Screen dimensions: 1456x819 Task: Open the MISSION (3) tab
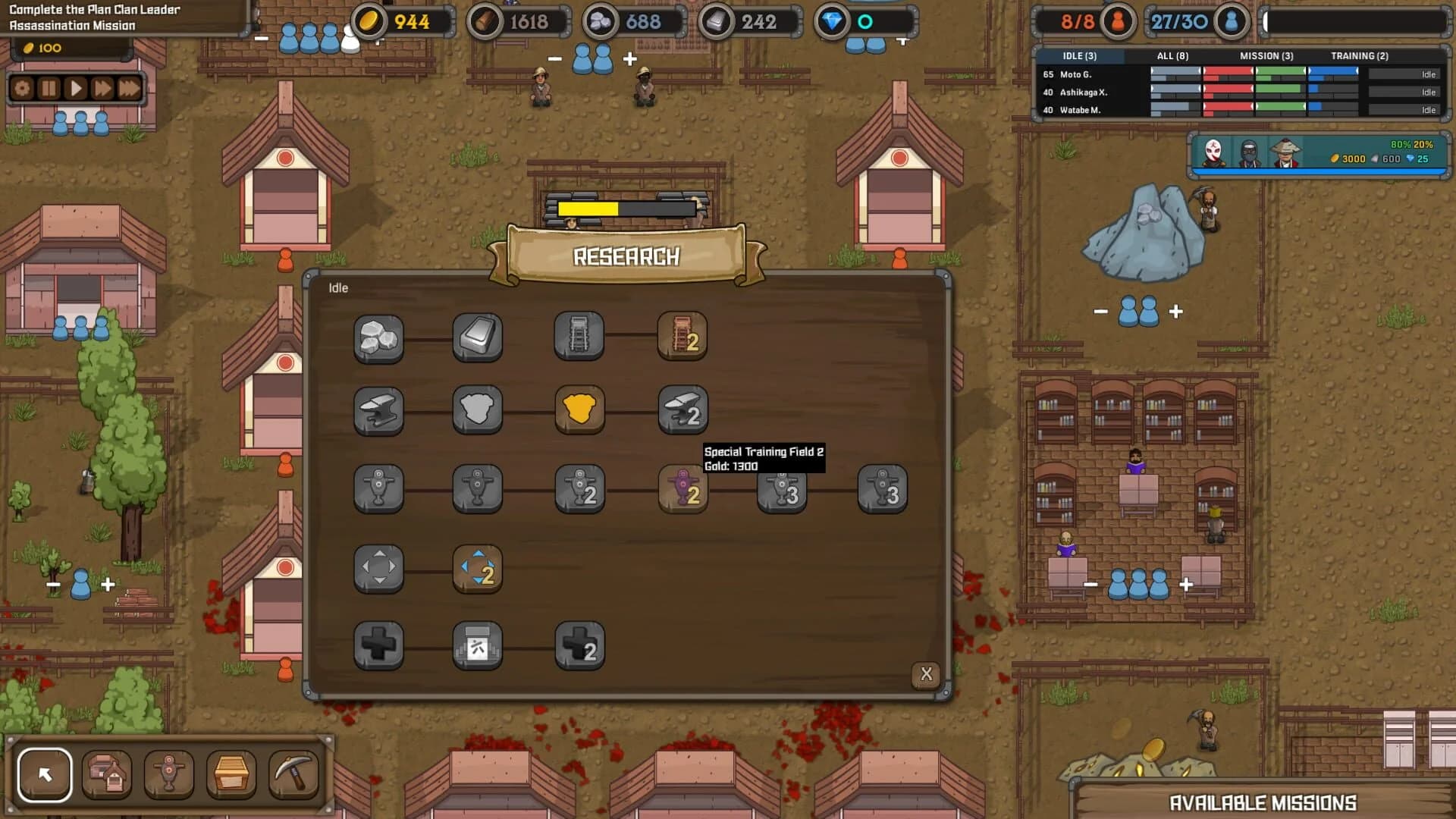(1268, 55)
